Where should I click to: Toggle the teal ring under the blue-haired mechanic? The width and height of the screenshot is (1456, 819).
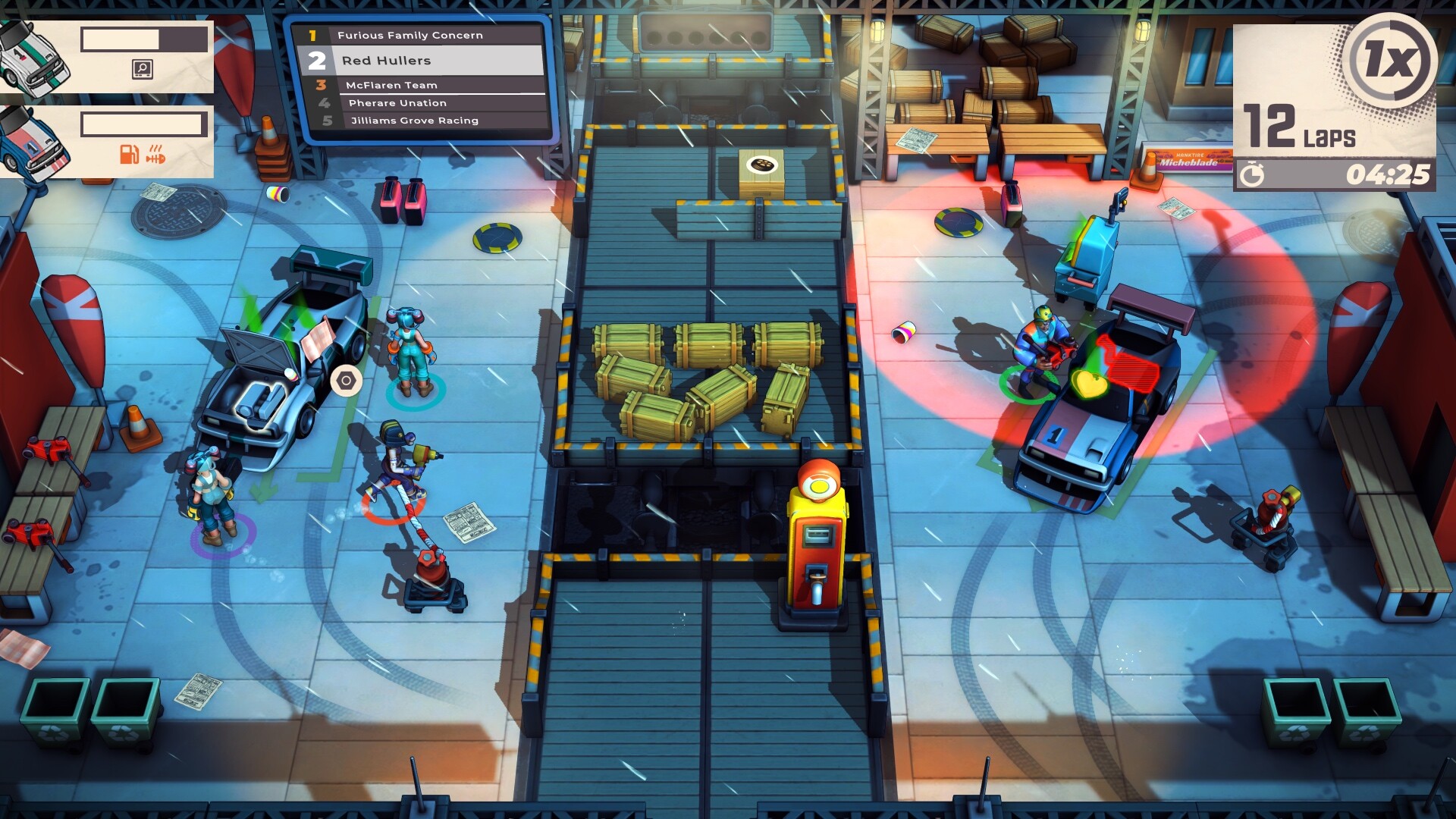click(414, 394)
